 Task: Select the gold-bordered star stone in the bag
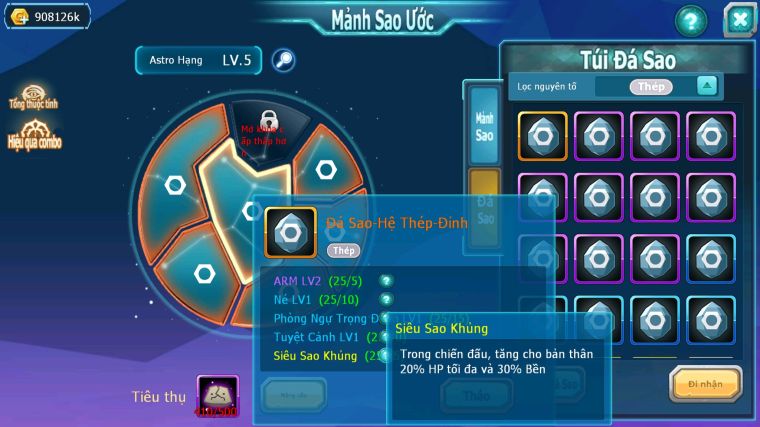[543, 136]
